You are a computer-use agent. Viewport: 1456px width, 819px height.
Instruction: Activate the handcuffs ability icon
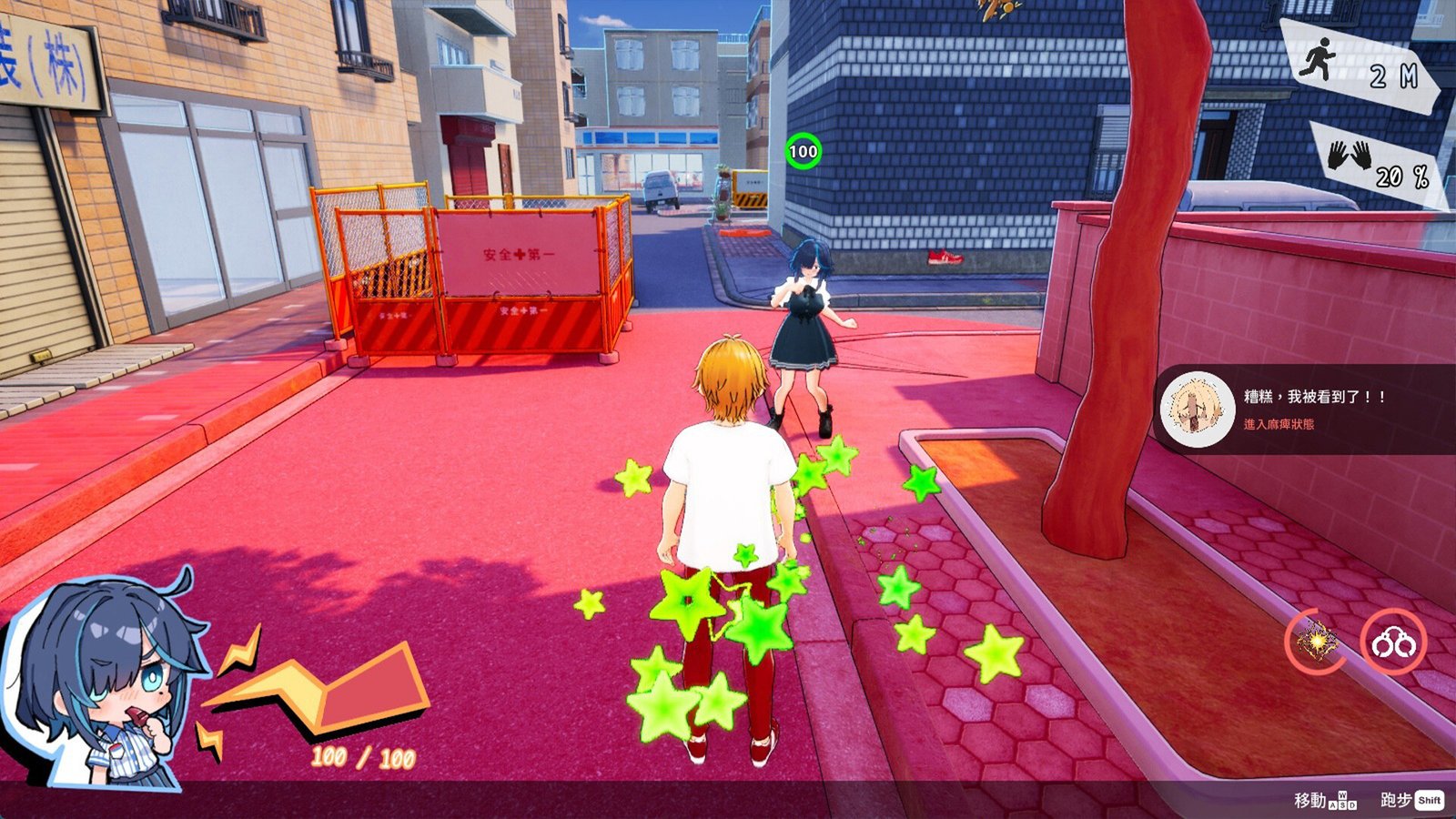click(1393, 642)
